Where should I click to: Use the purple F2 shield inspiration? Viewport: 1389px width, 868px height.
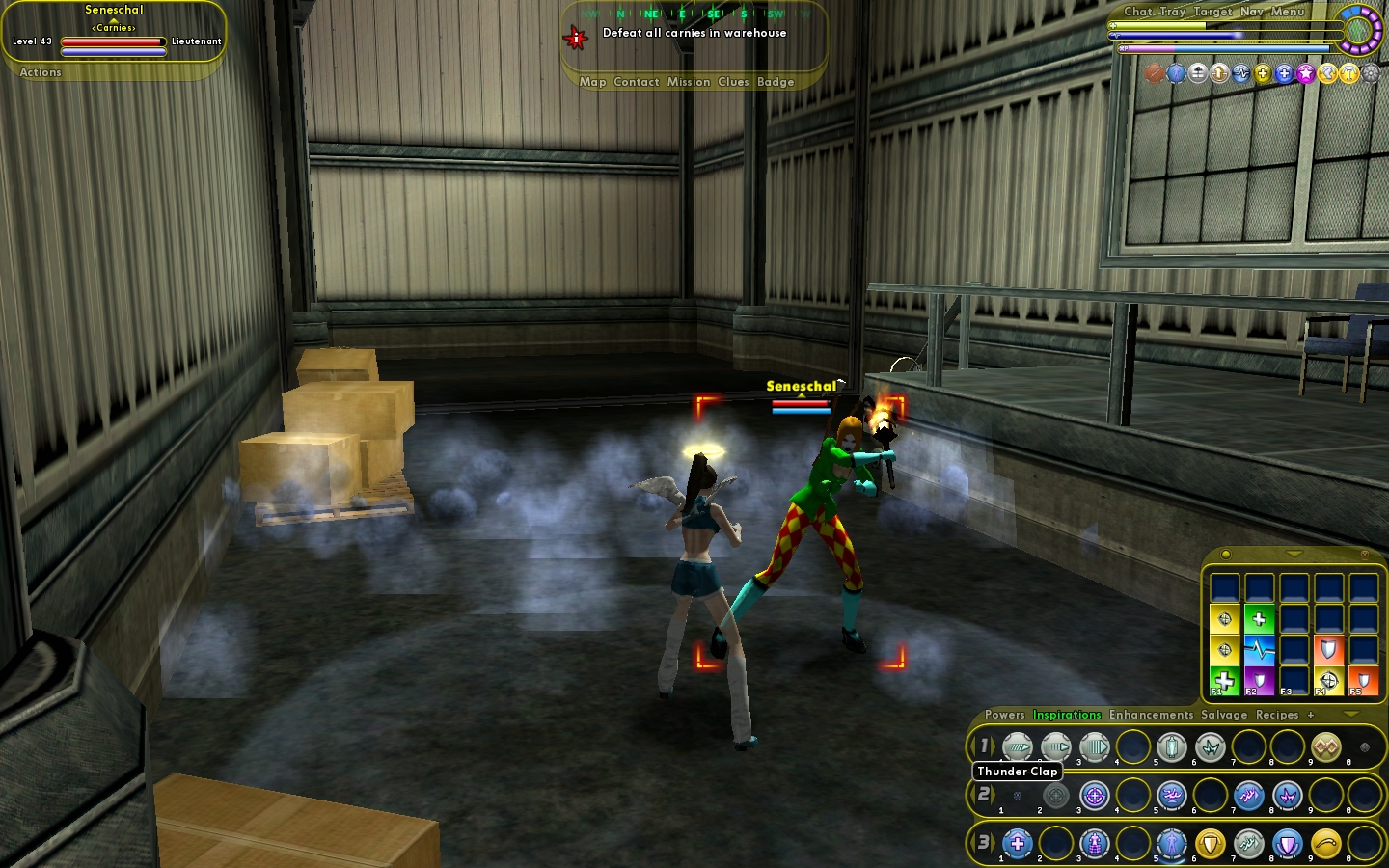point(1259,681)
